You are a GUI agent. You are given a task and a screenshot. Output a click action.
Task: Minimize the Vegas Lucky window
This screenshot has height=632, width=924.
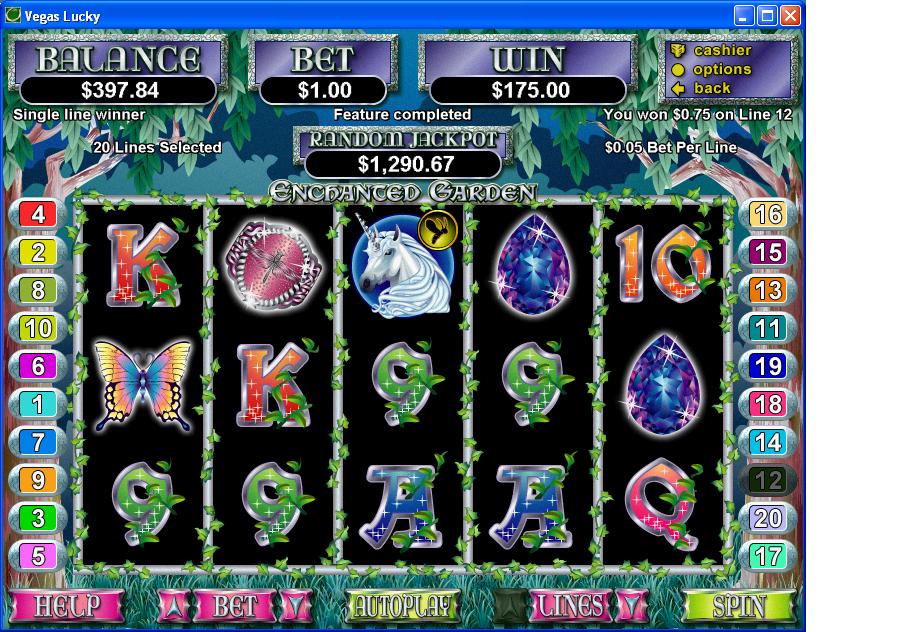[x=744, y=15]
